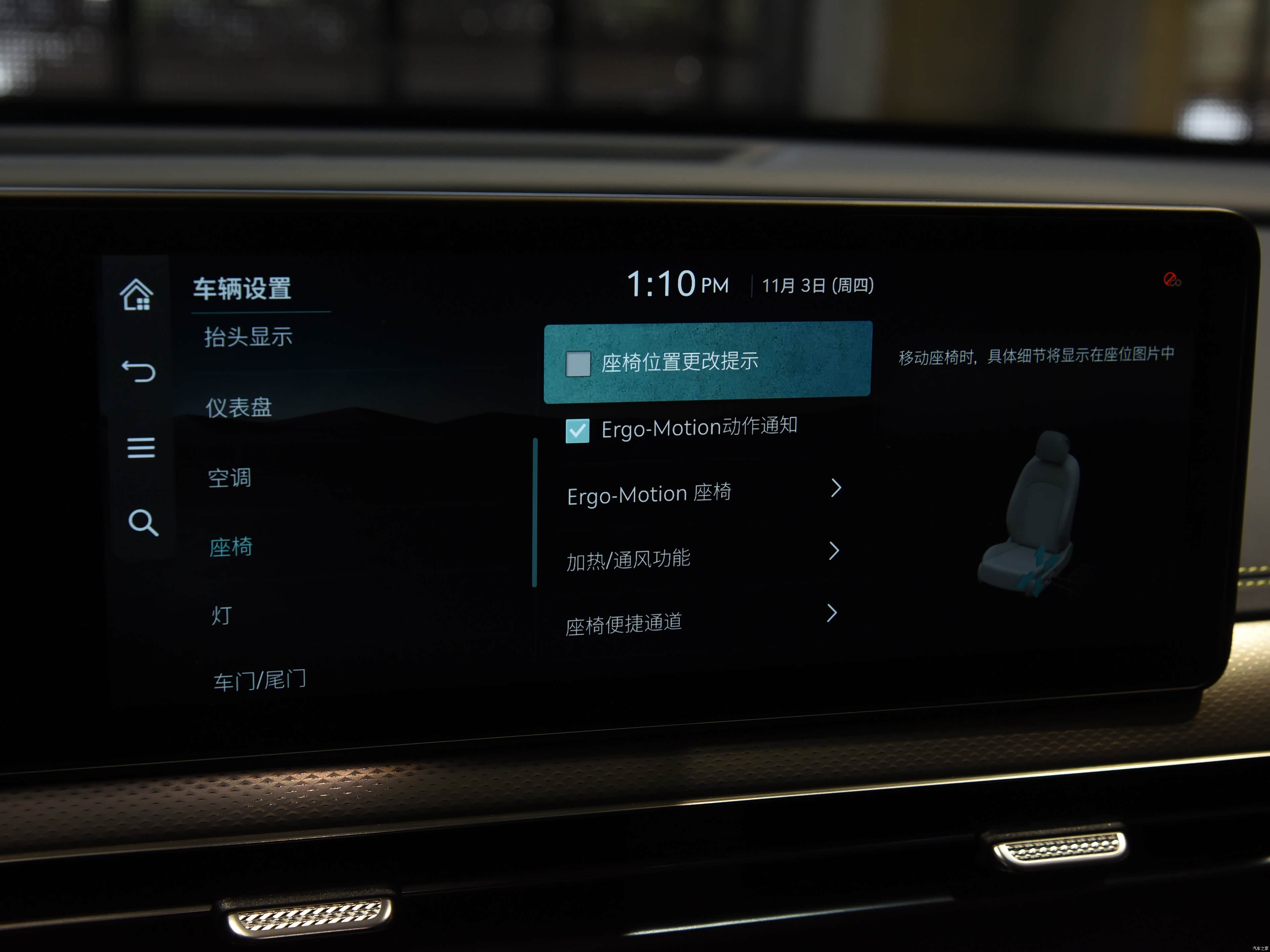Select the 座椅 settings category
The height and width of the screenshot is (952, 1270).
pos(231,547)
